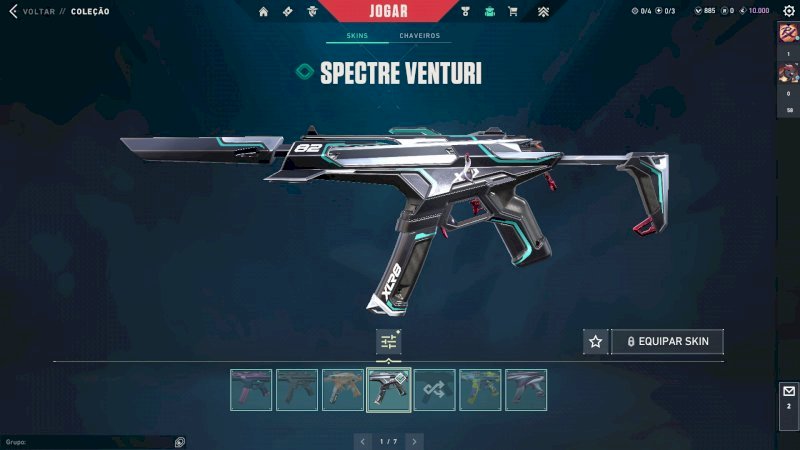800x450 pixels.
Task: Open the battle pass icon in the top bar
Action: click(x=286, y=12)
